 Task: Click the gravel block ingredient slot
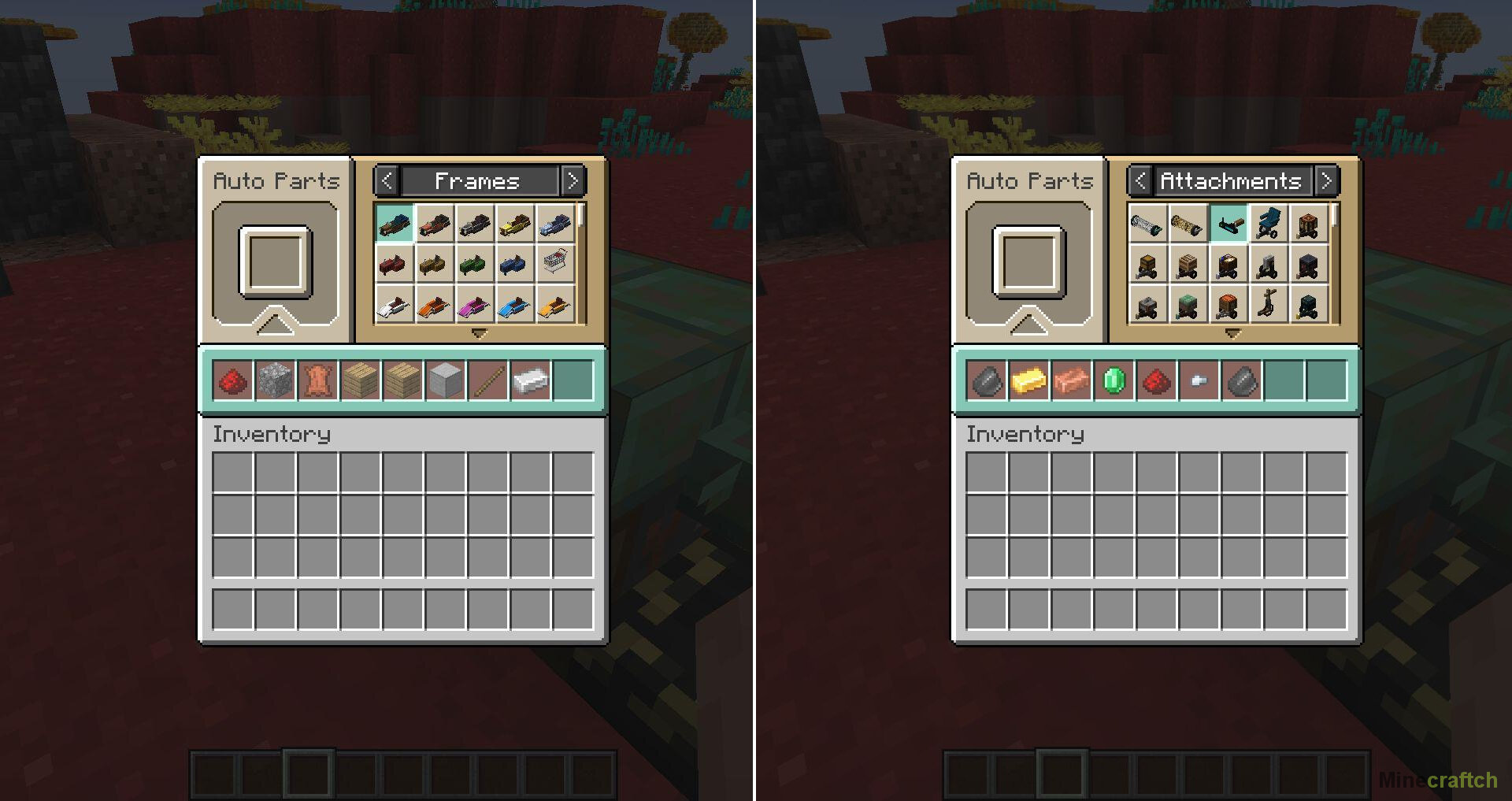(x=276, y=381)
